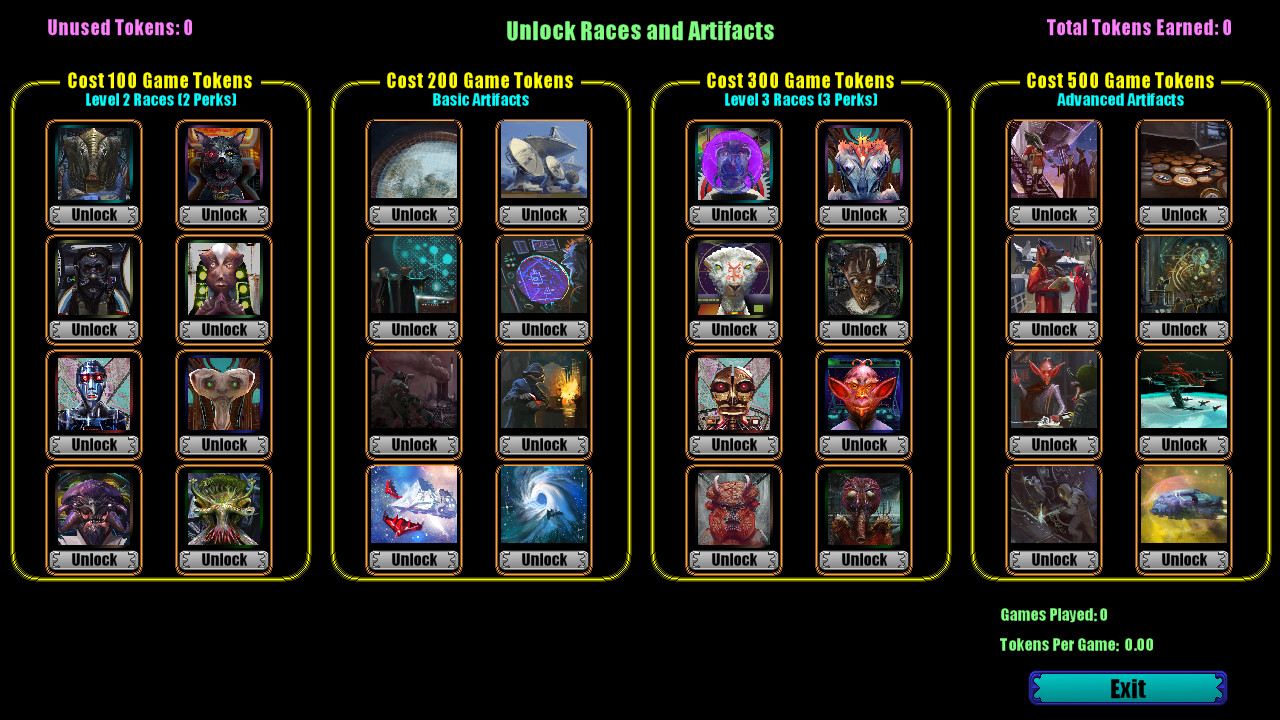
Task: Unlock the welder artifact in 200-token column
Action: 543,444
